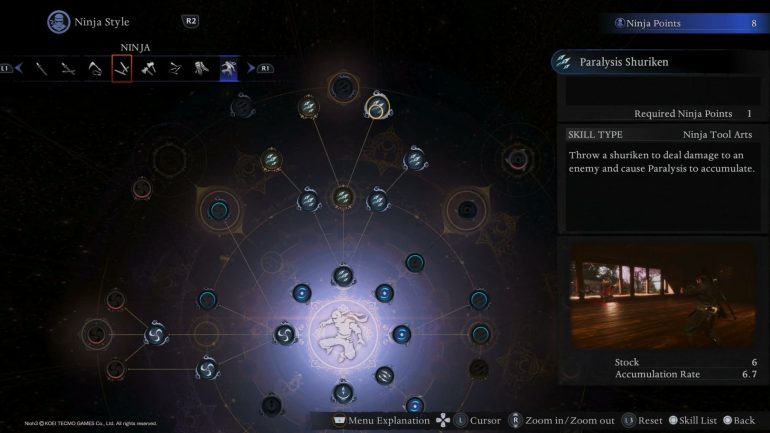Choose the katana weapon skill tab
770x433 pixels.
[42, 68]
